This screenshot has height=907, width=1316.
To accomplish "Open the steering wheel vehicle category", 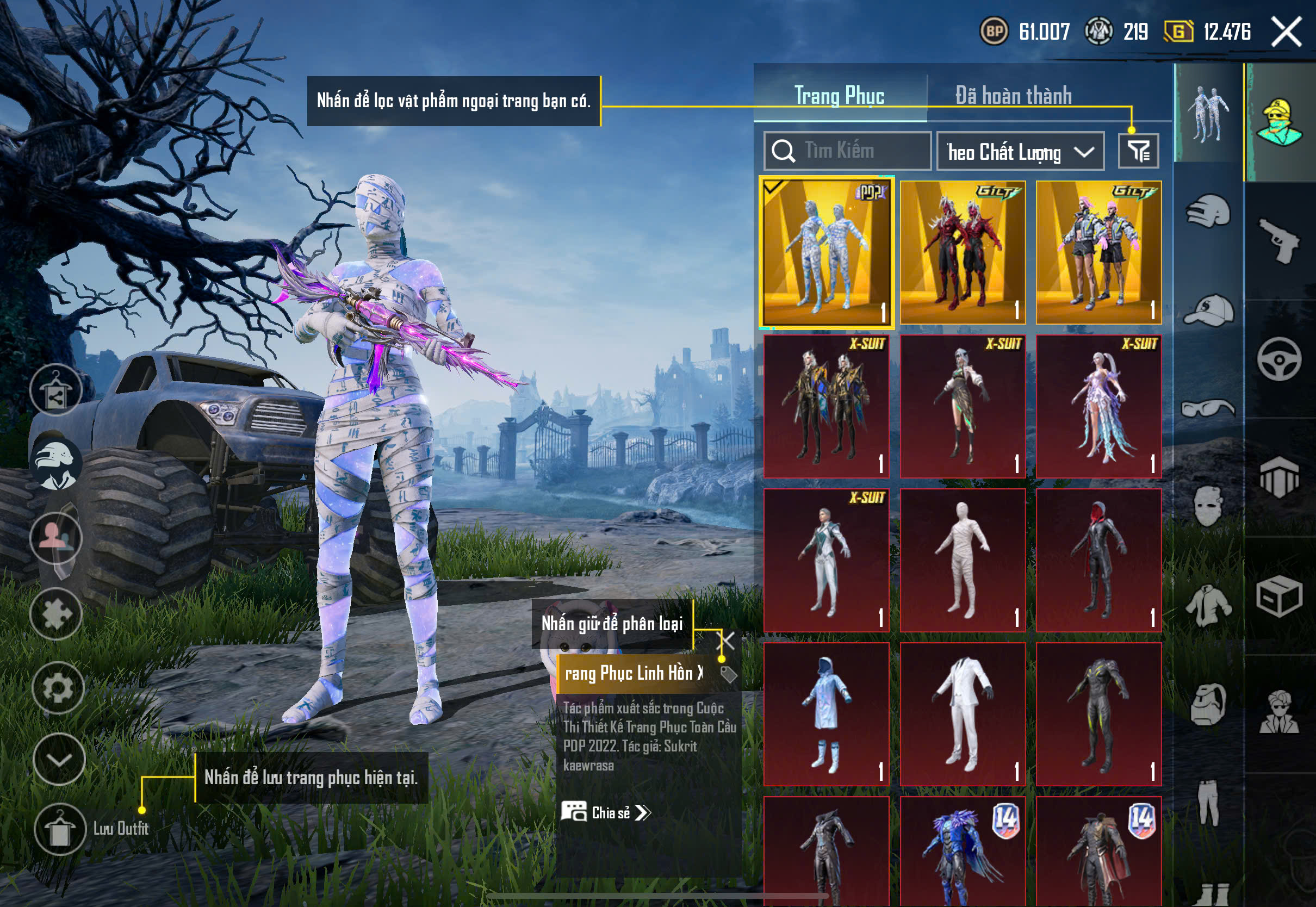I will click(1279, 359).
